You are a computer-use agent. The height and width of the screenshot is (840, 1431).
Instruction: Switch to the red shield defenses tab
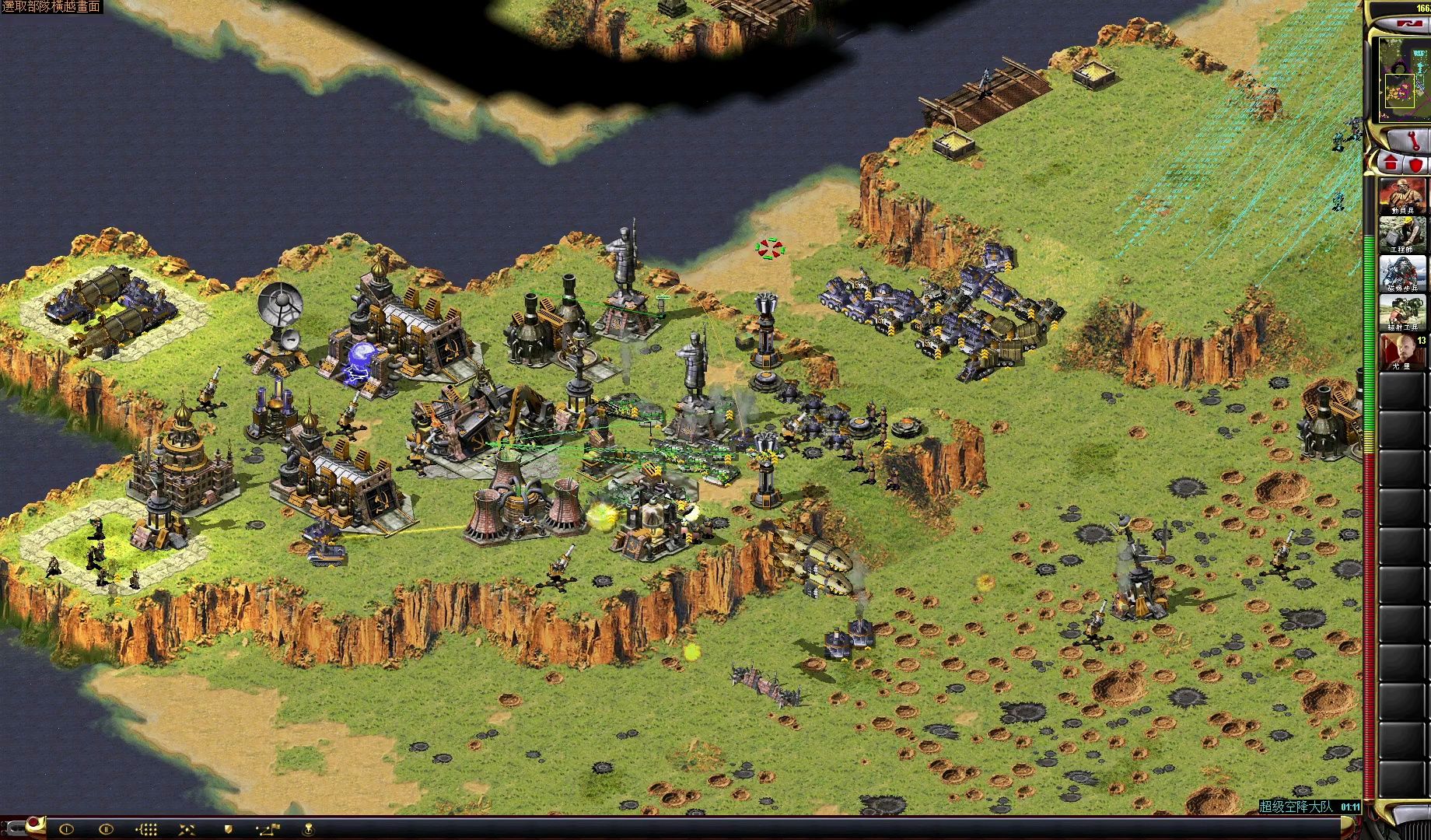click(x=1415, y=164)
